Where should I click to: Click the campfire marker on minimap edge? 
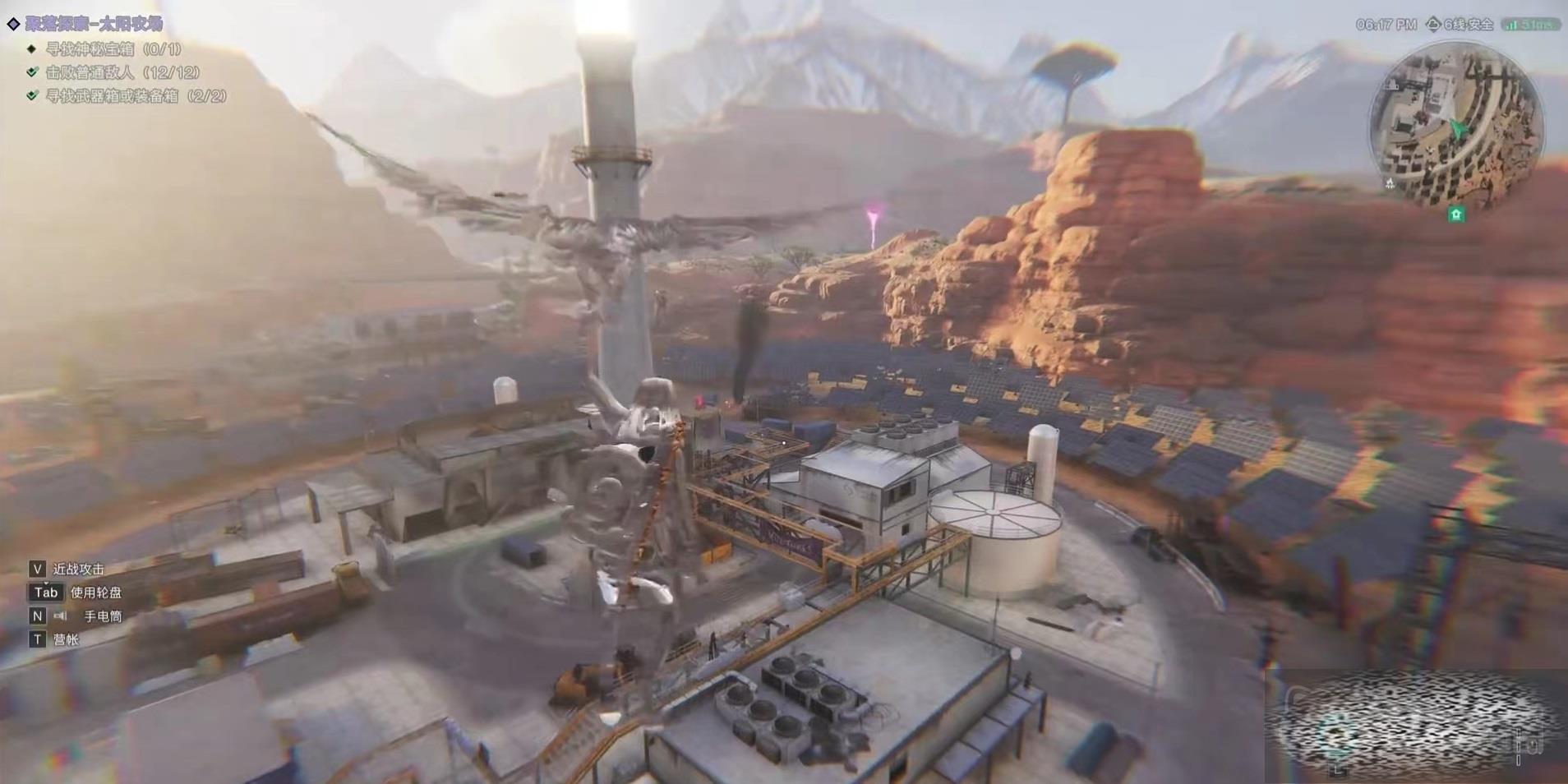1390,183
